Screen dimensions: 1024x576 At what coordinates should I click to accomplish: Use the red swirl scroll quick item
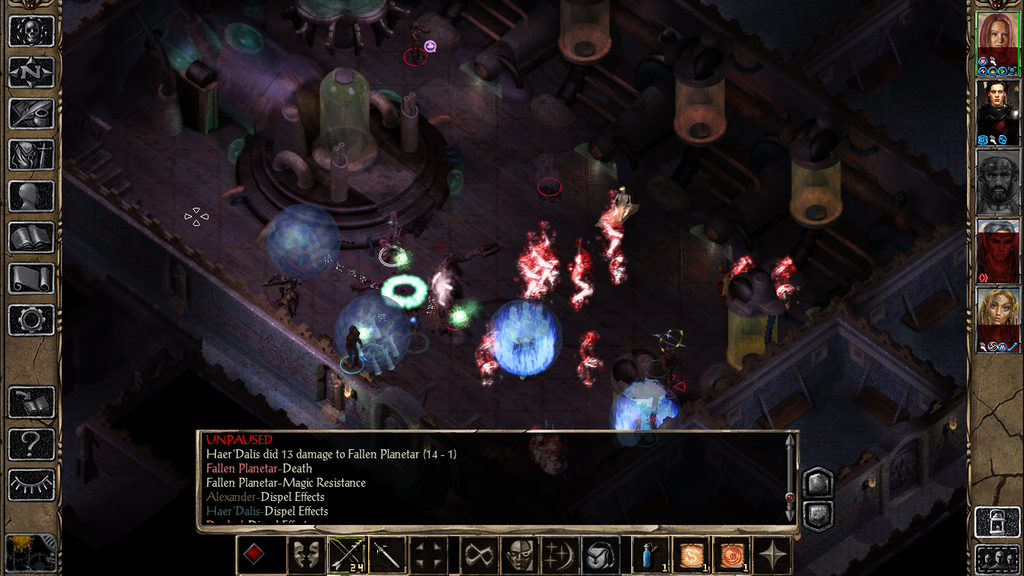(x=731, y=555)
